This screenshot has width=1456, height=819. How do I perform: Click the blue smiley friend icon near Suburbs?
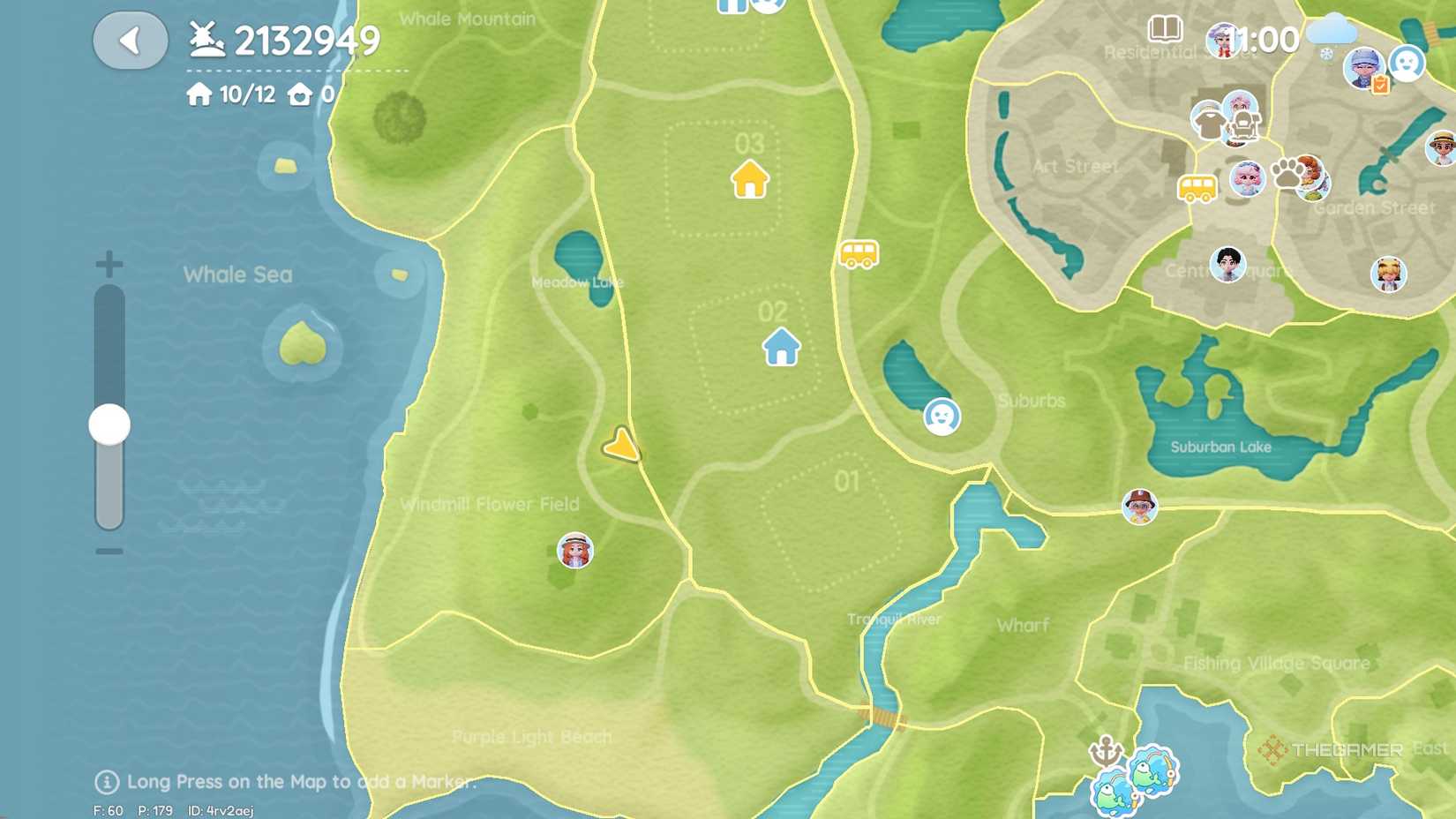pos(942,417)
